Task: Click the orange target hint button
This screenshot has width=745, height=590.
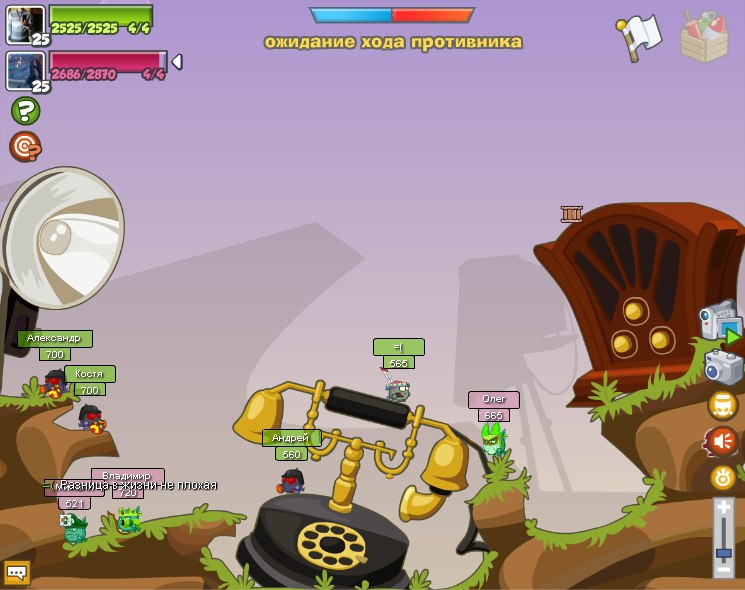Action: tap(25, 146)
